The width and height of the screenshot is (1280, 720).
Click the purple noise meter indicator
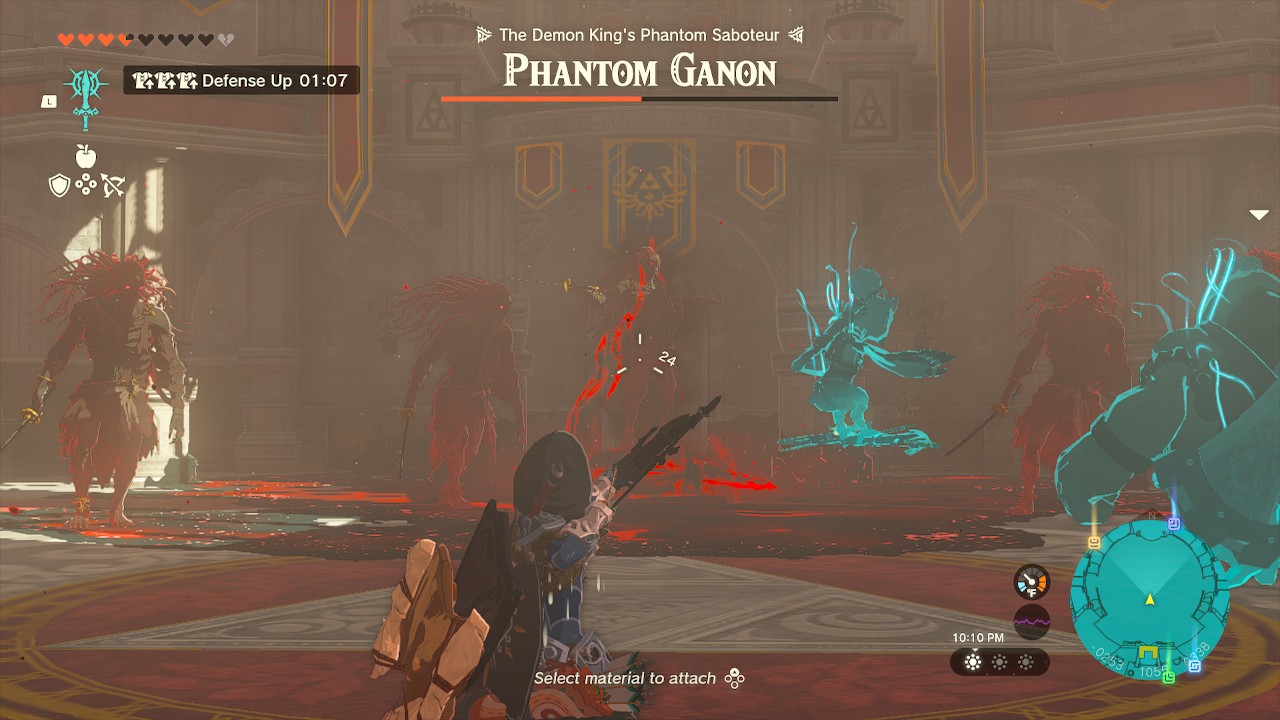pyautogui.click(x=1031, y=621)
